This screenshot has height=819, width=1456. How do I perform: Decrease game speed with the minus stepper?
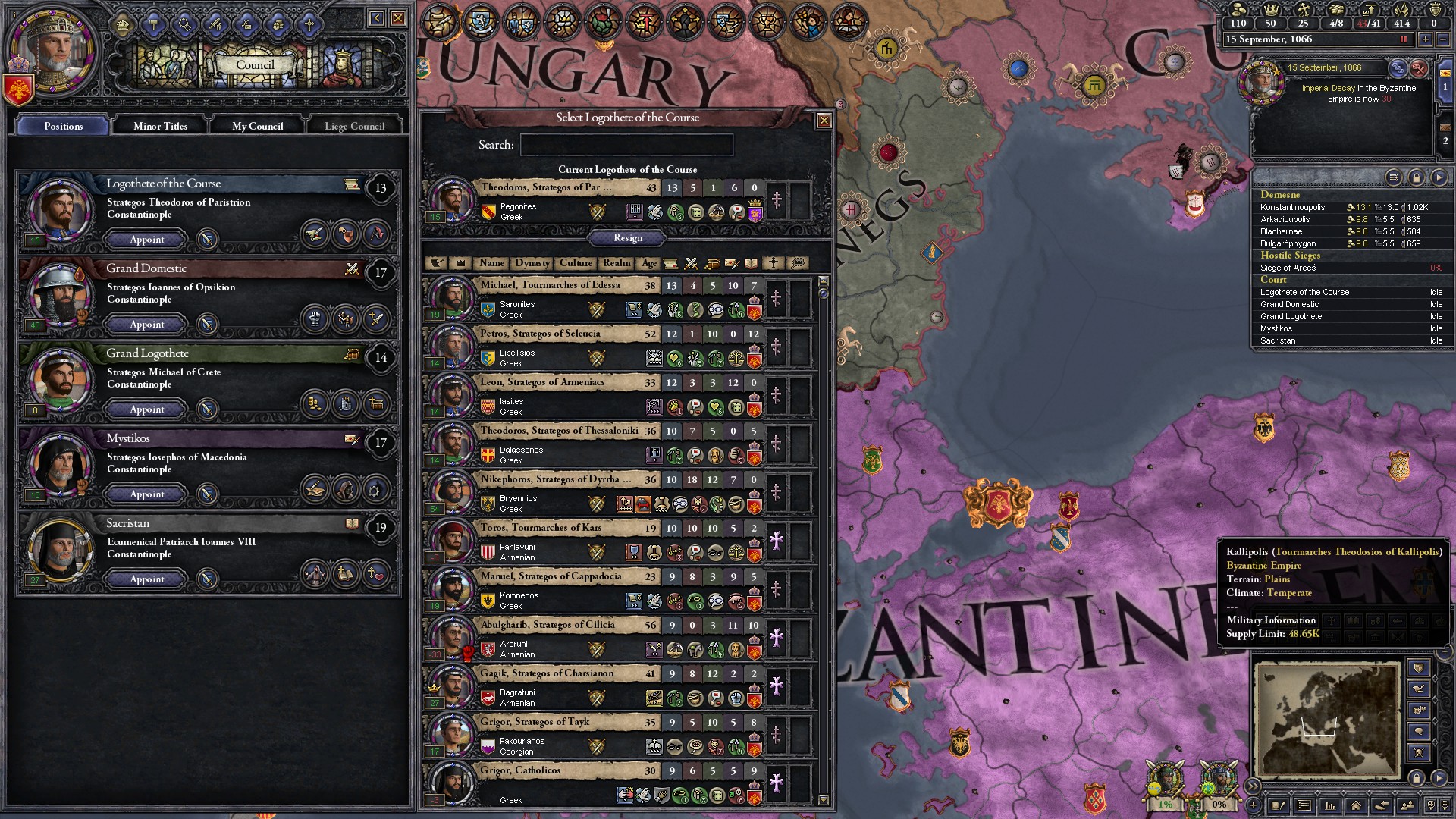tap(1442, 39)
